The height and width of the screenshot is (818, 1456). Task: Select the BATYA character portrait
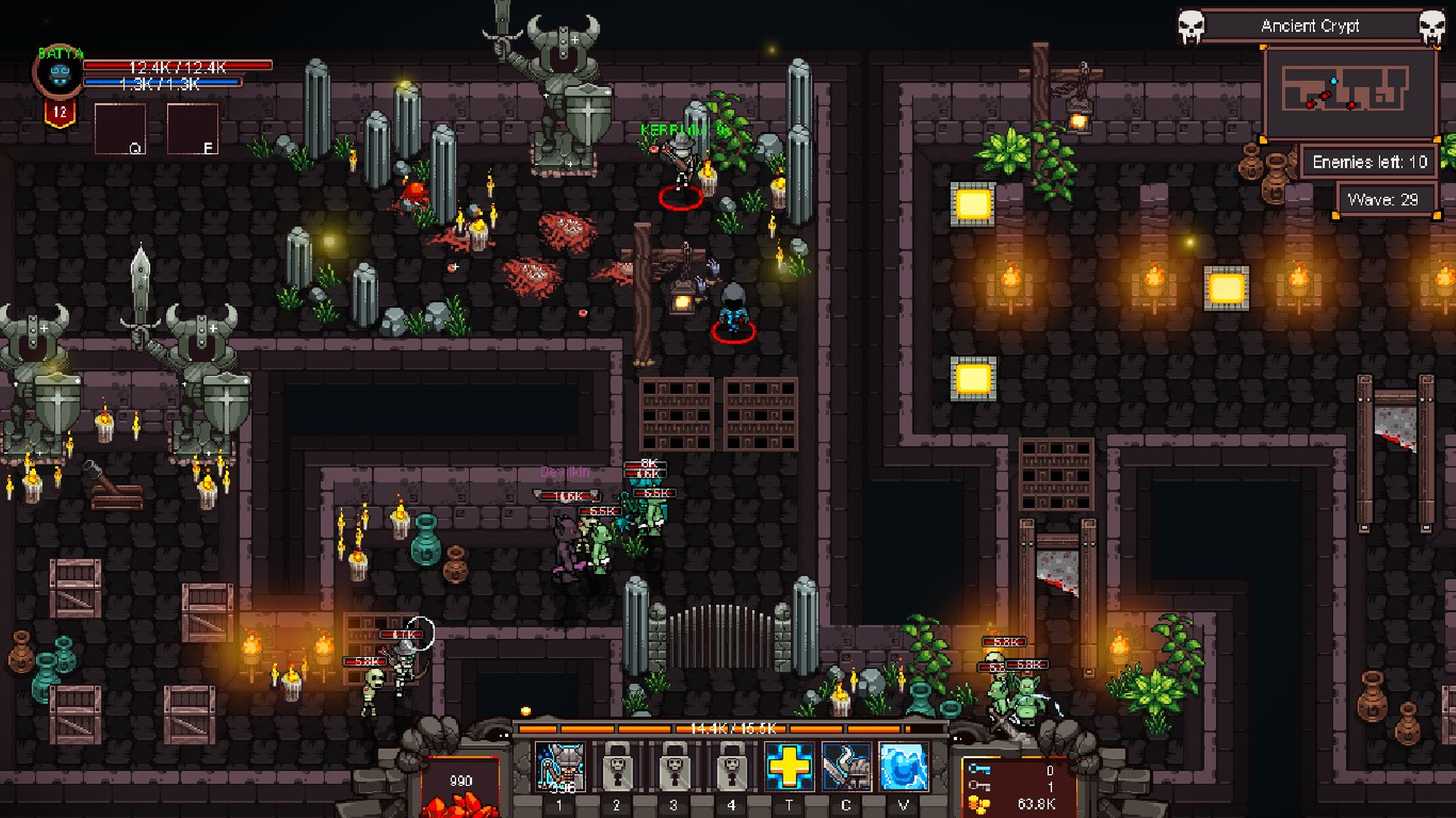[61, 74]
